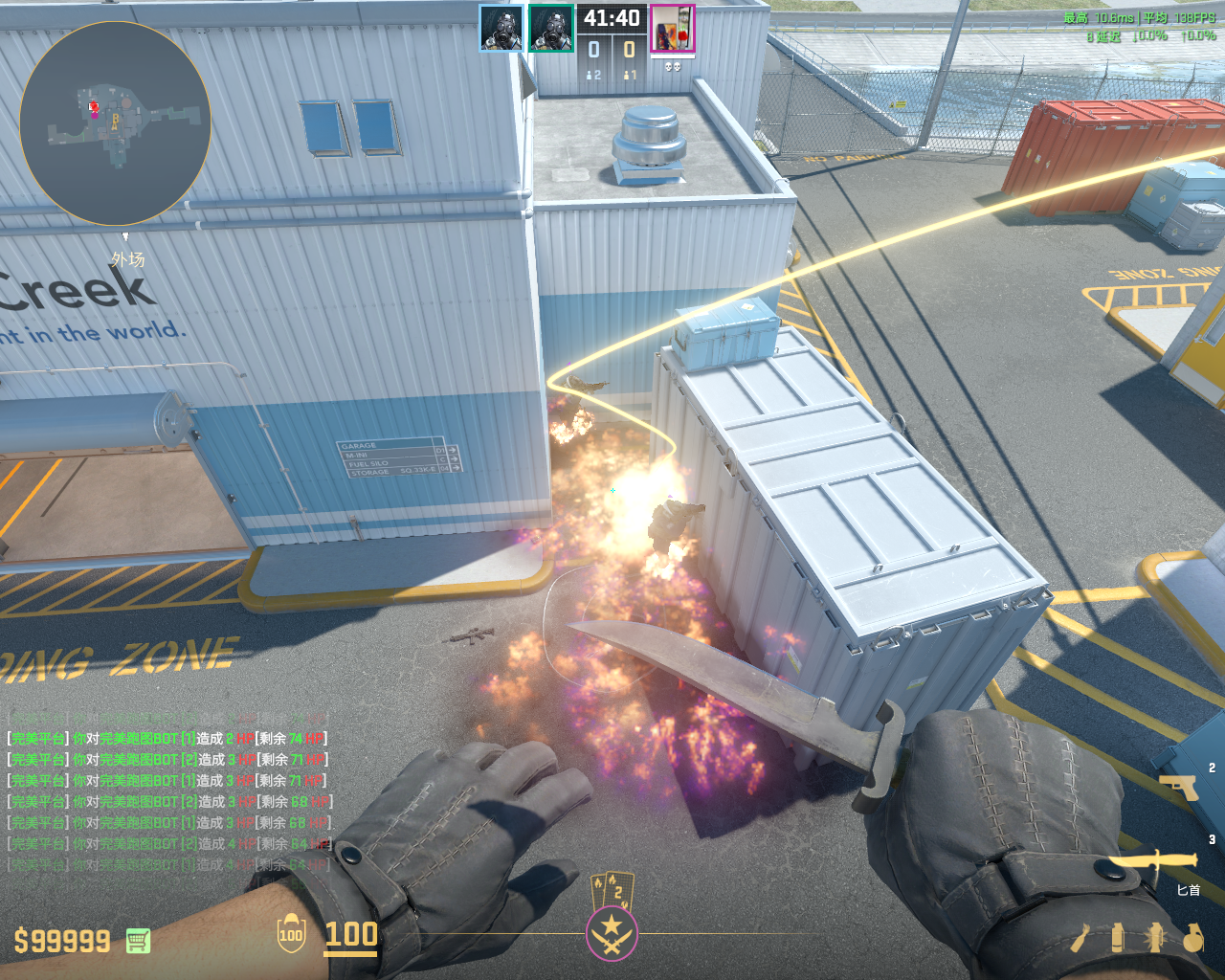The image size is (1225, 980).
Task: Select the smoke grenade icon
Action: pyautogui.click(x=1117, y=938)
